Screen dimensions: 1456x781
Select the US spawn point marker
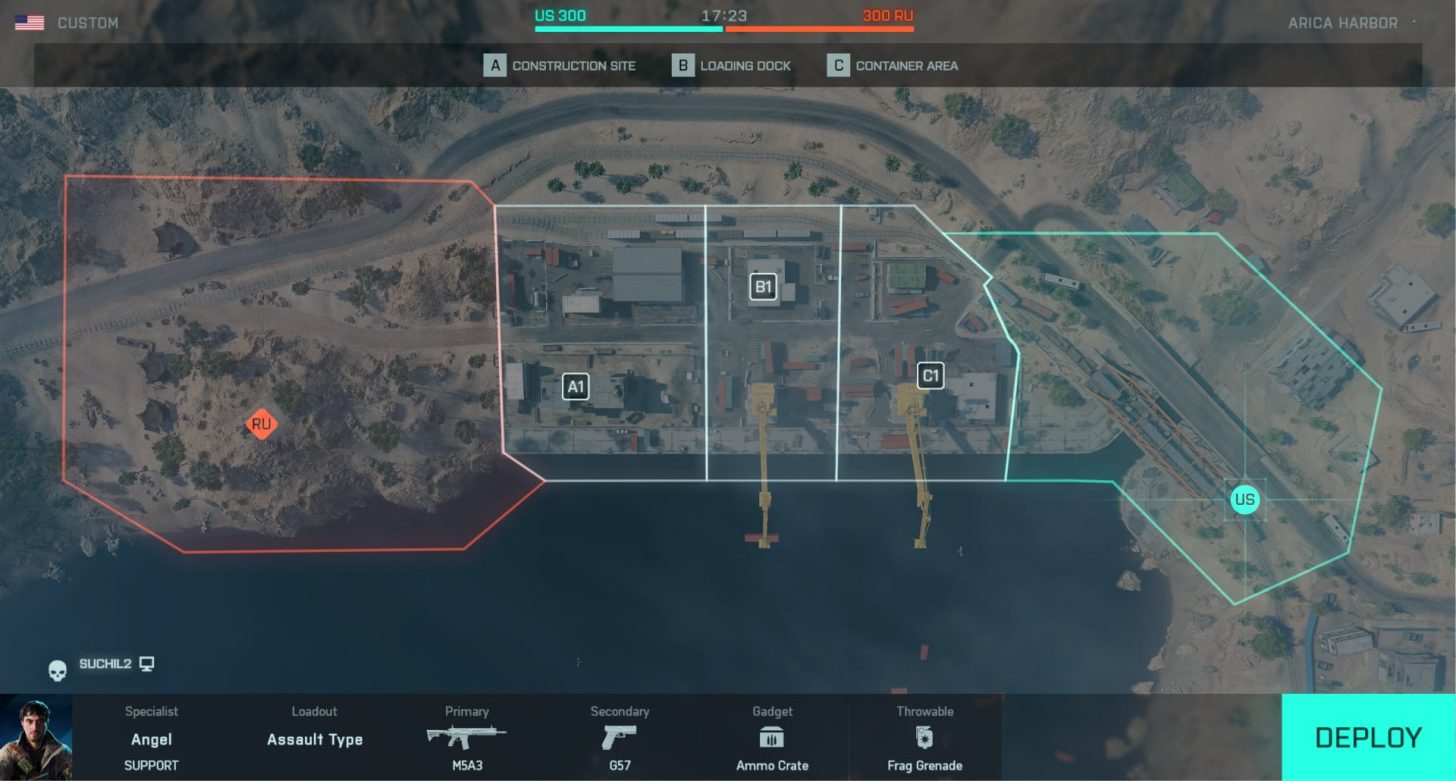[x=1244, y=499]
